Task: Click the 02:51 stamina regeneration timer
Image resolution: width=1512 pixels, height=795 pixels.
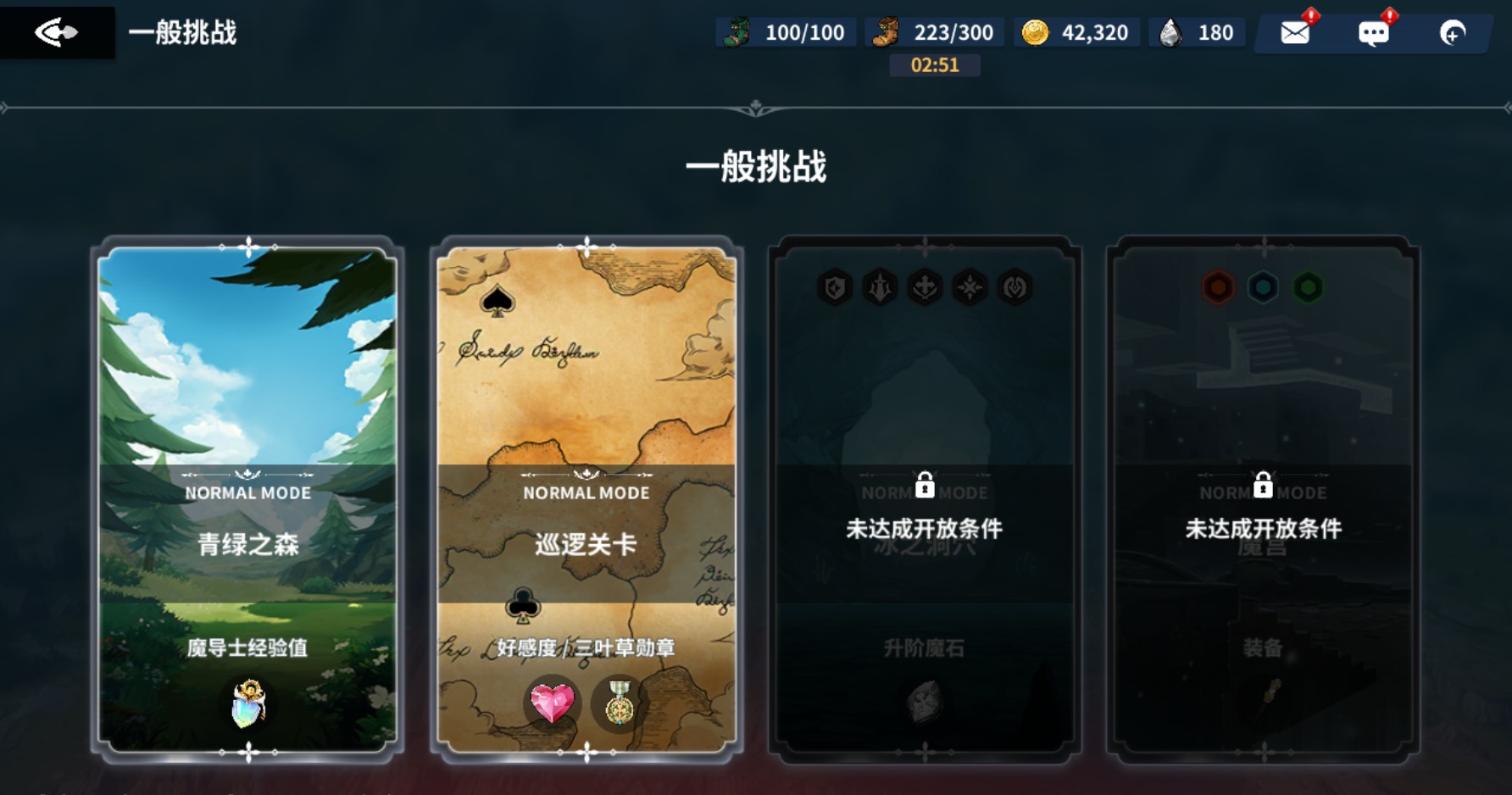Action: 934,64
